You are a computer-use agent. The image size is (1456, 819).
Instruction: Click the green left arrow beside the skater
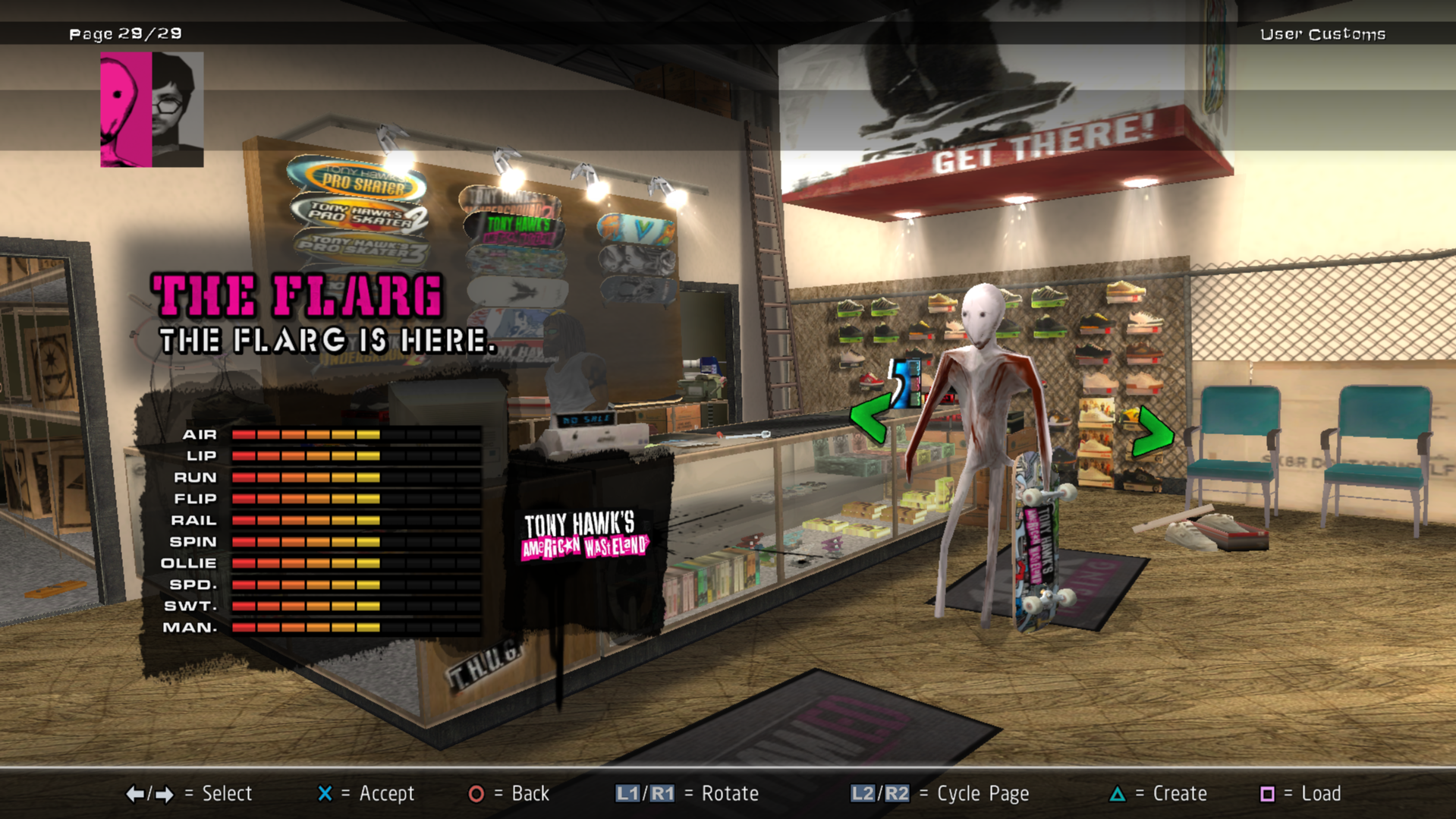pyautogui.click(x=870, y=417)
